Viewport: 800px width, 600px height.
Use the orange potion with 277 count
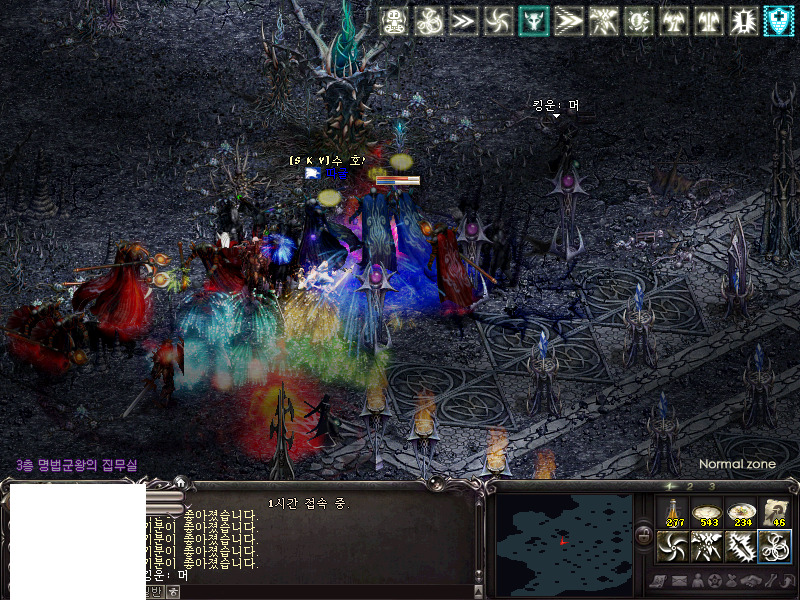674,513
